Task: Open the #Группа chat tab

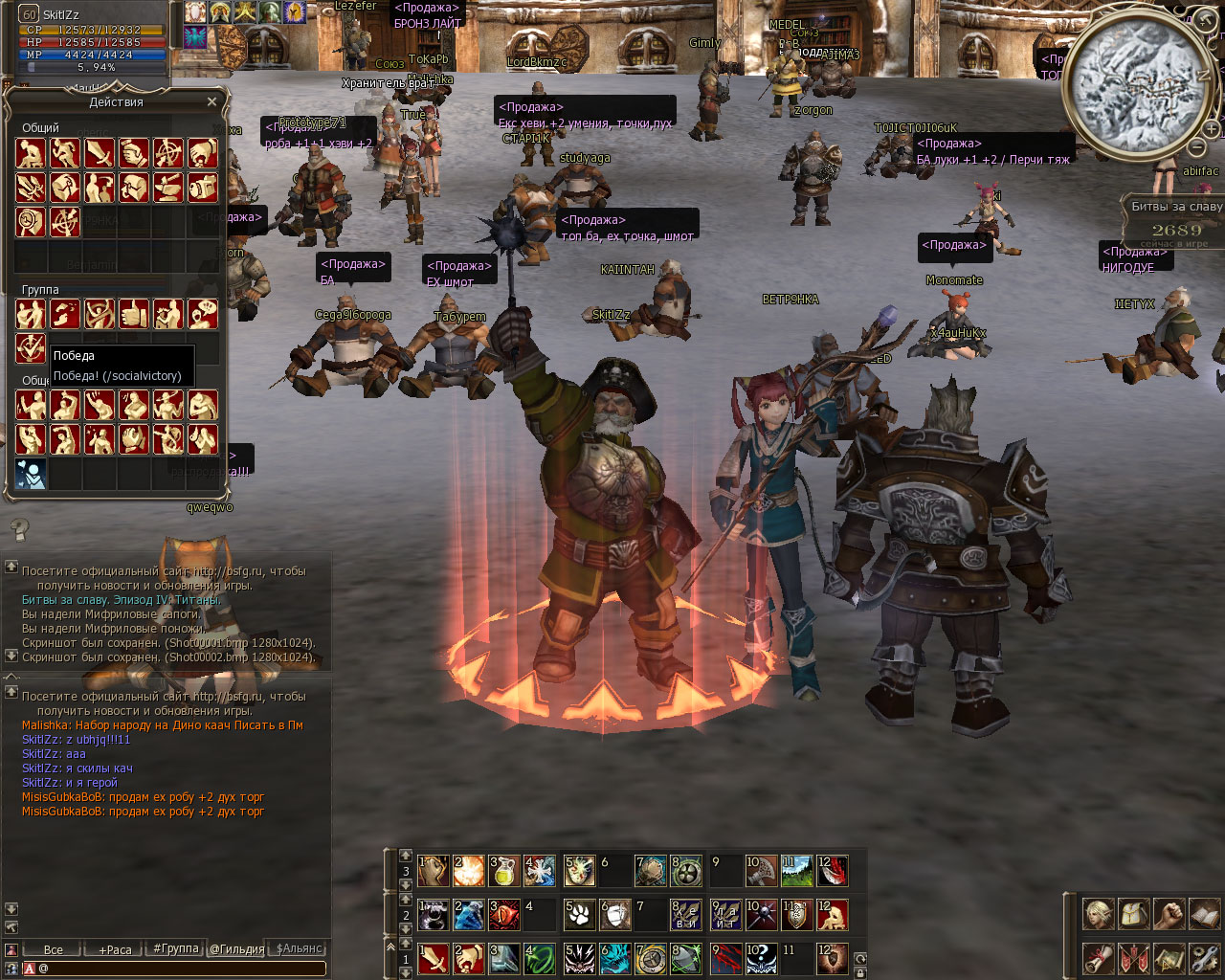Action: (x=176, y=949)
